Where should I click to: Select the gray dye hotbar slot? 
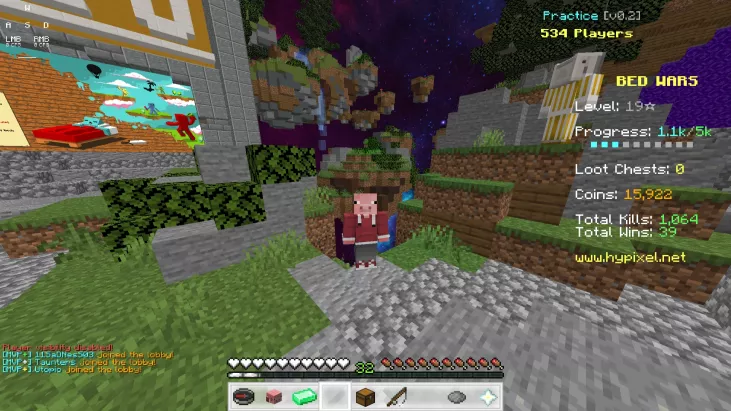457,397
